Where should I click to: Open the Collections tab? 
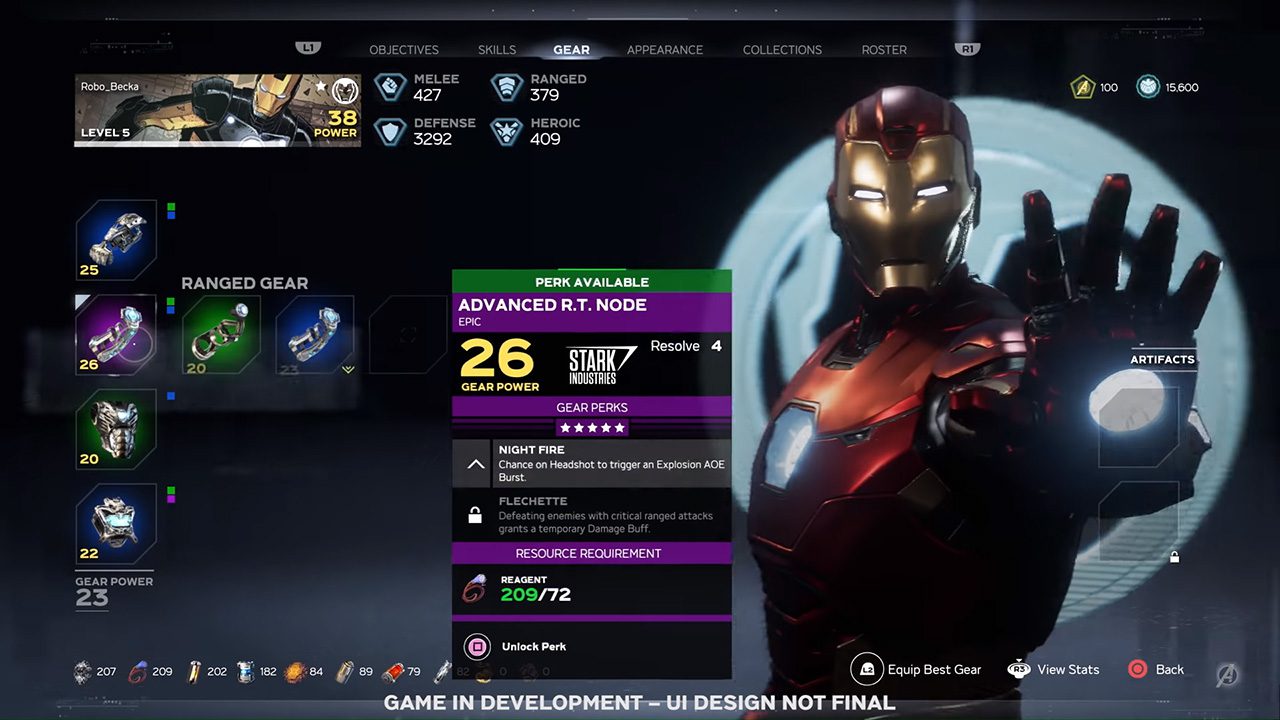click(782, 50)
